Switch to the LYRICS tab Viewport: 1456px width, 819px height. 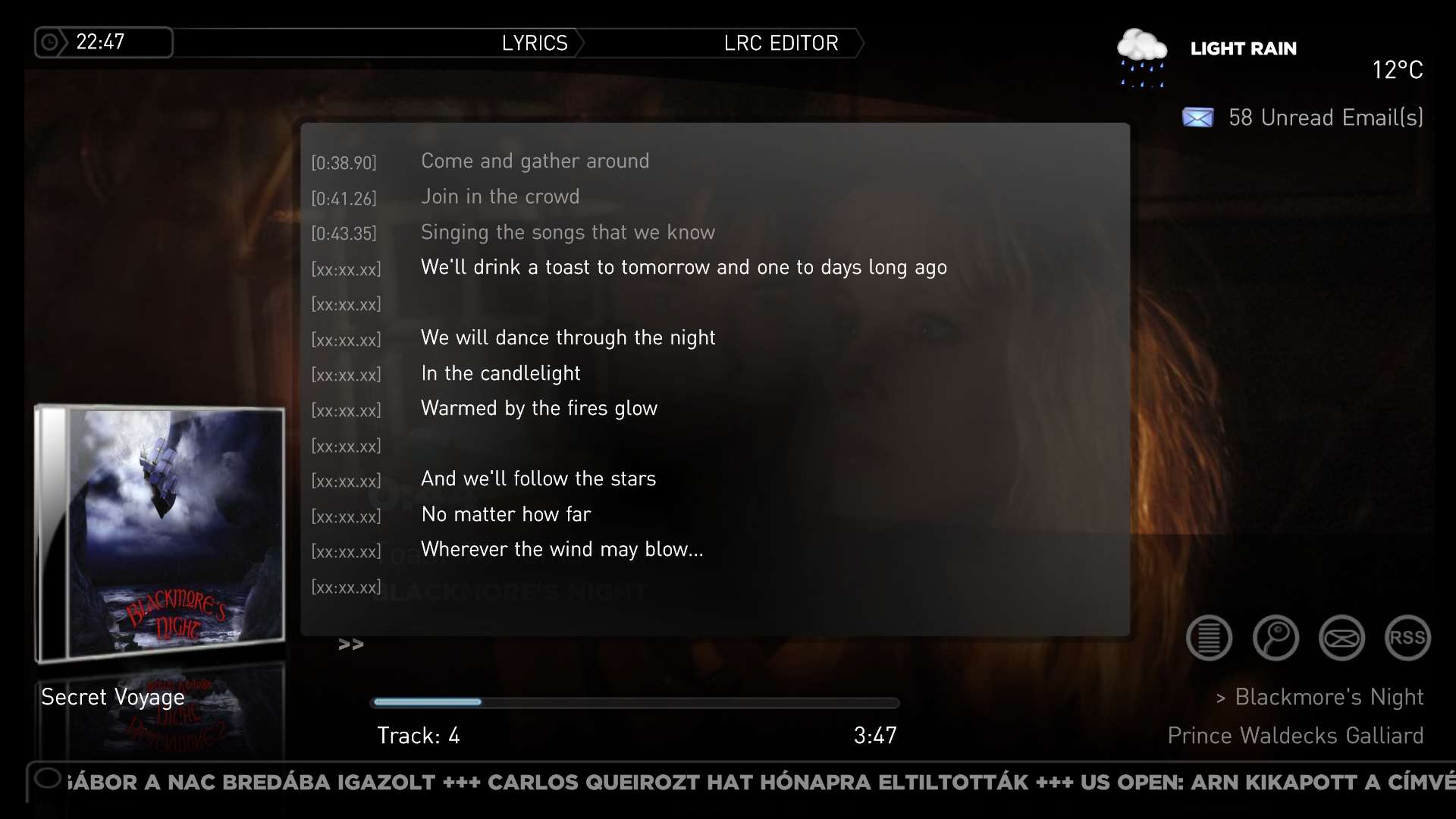pos(535,43)
